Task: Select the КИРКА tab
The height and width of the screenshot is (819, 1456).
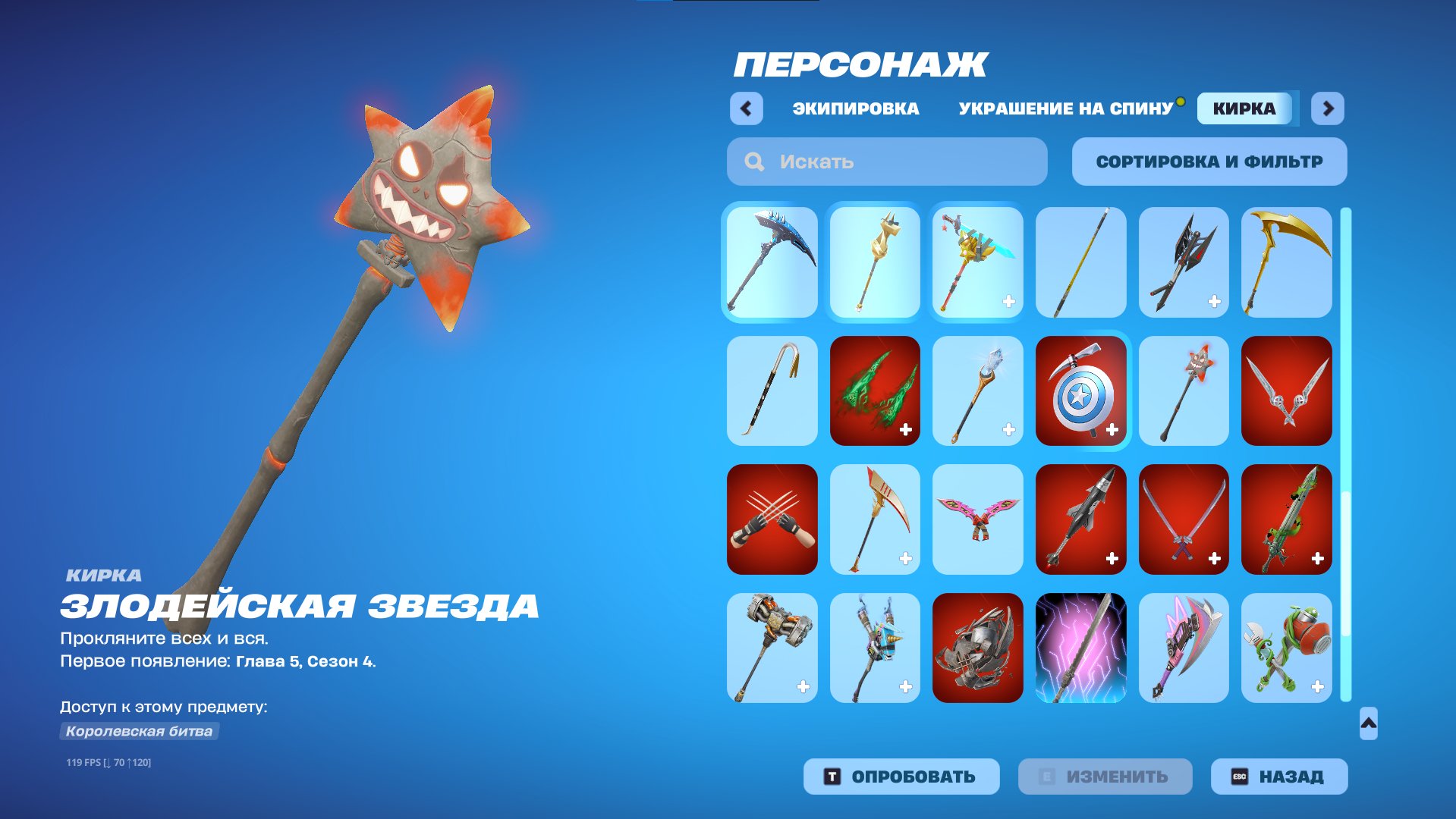Action: pos(1244,108)
